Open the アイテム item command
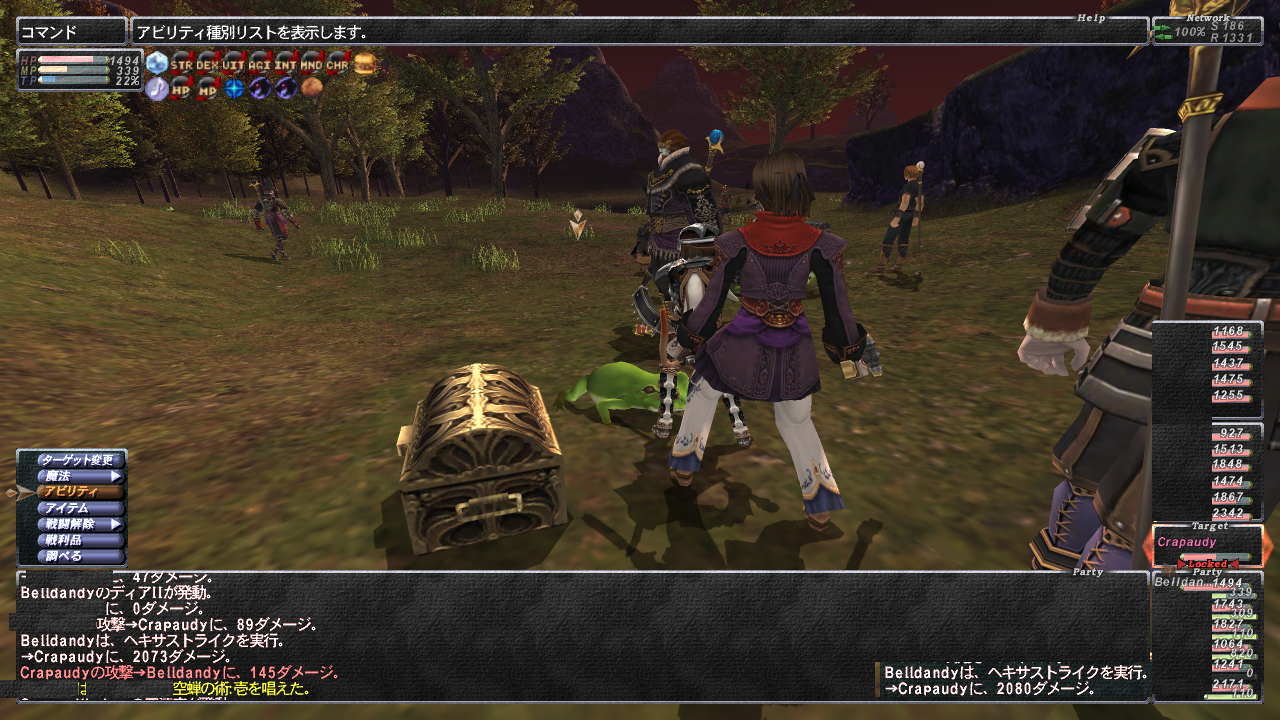Screen dimensions: 1280x720 tap(78, 508)
